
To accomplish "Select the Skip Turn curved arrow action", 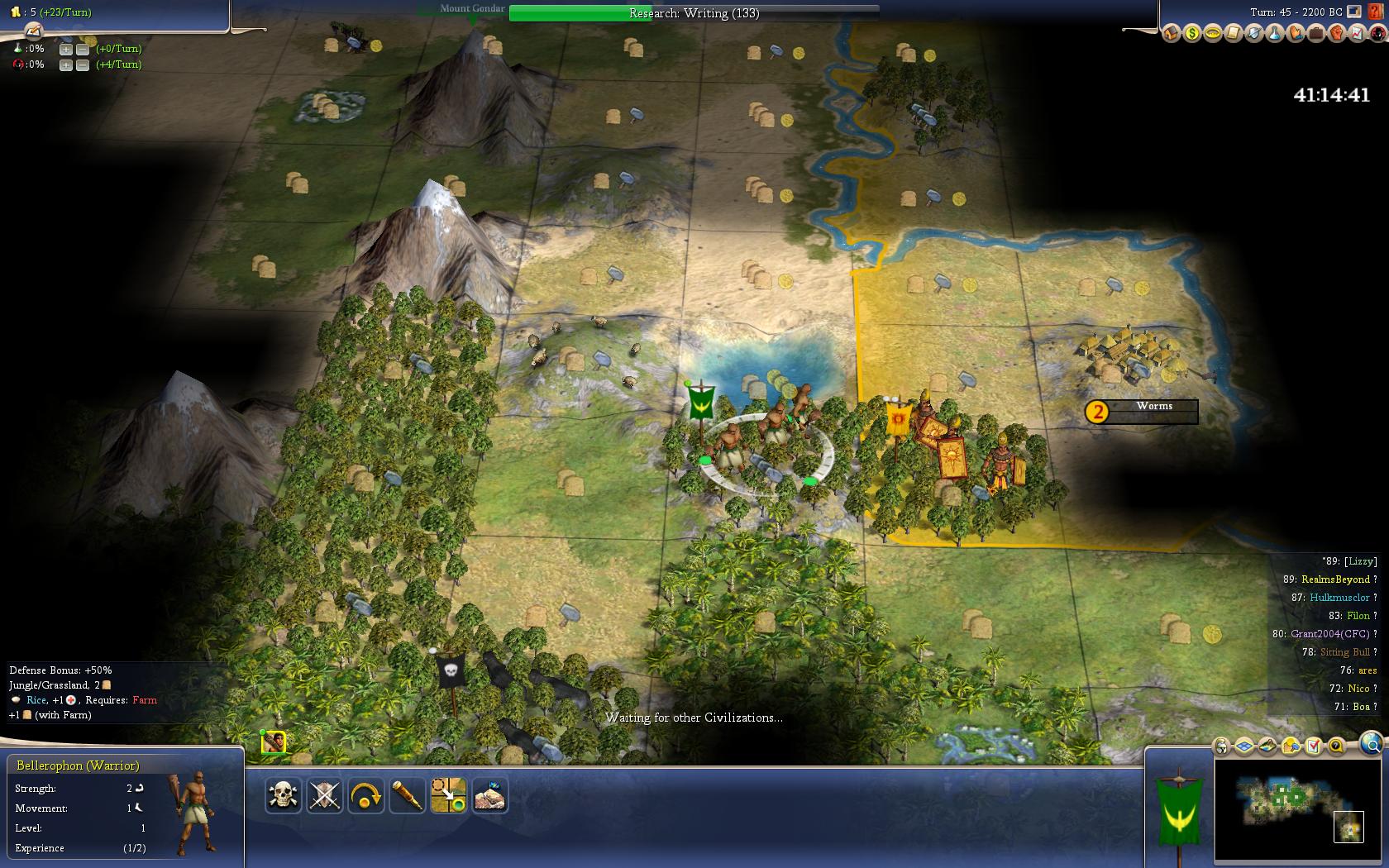I will (365, 795).
